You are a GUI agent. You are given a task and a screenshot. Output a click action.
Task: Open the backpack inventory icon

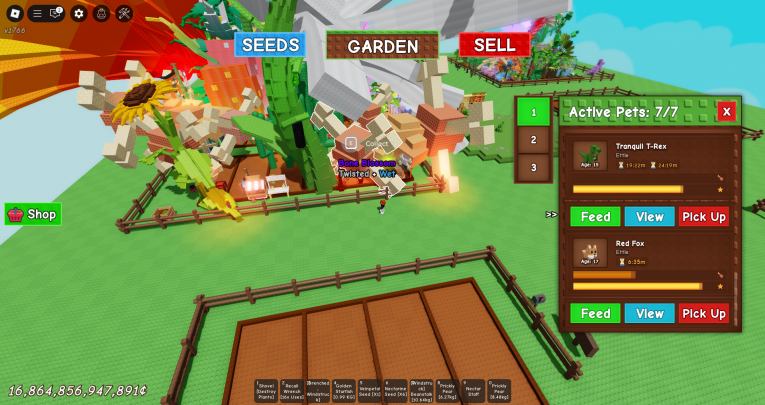pos(101,13)
